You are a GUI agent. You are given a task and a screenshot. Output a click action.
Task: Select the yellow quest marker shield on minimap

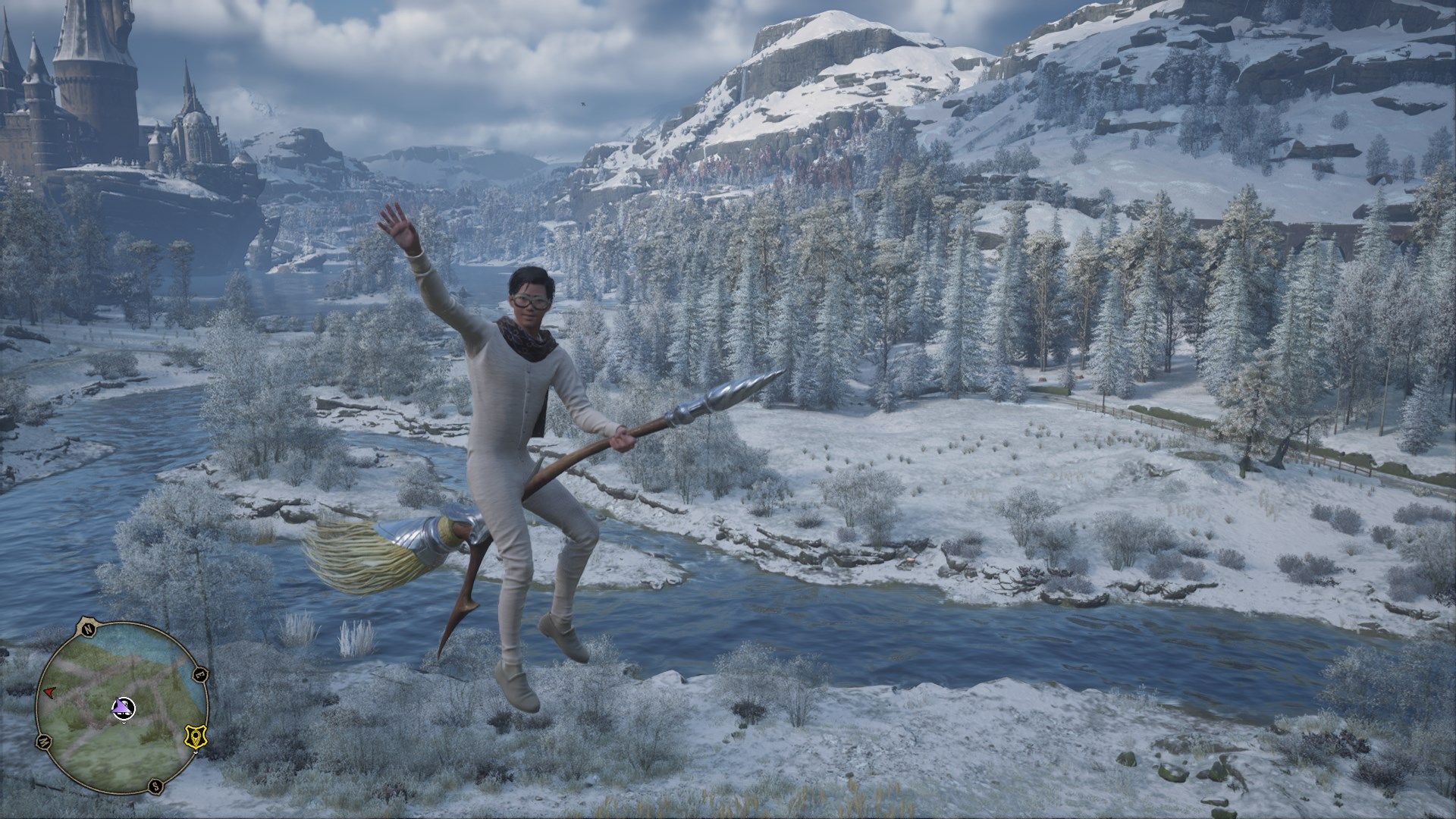coord(195,736)
